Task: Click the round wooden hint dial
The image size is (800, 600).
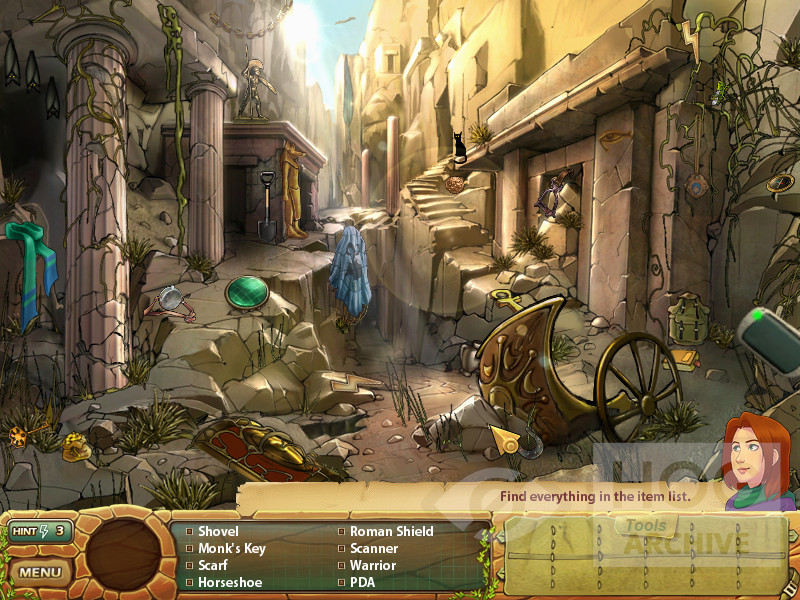Action: [x=124, y=554]
